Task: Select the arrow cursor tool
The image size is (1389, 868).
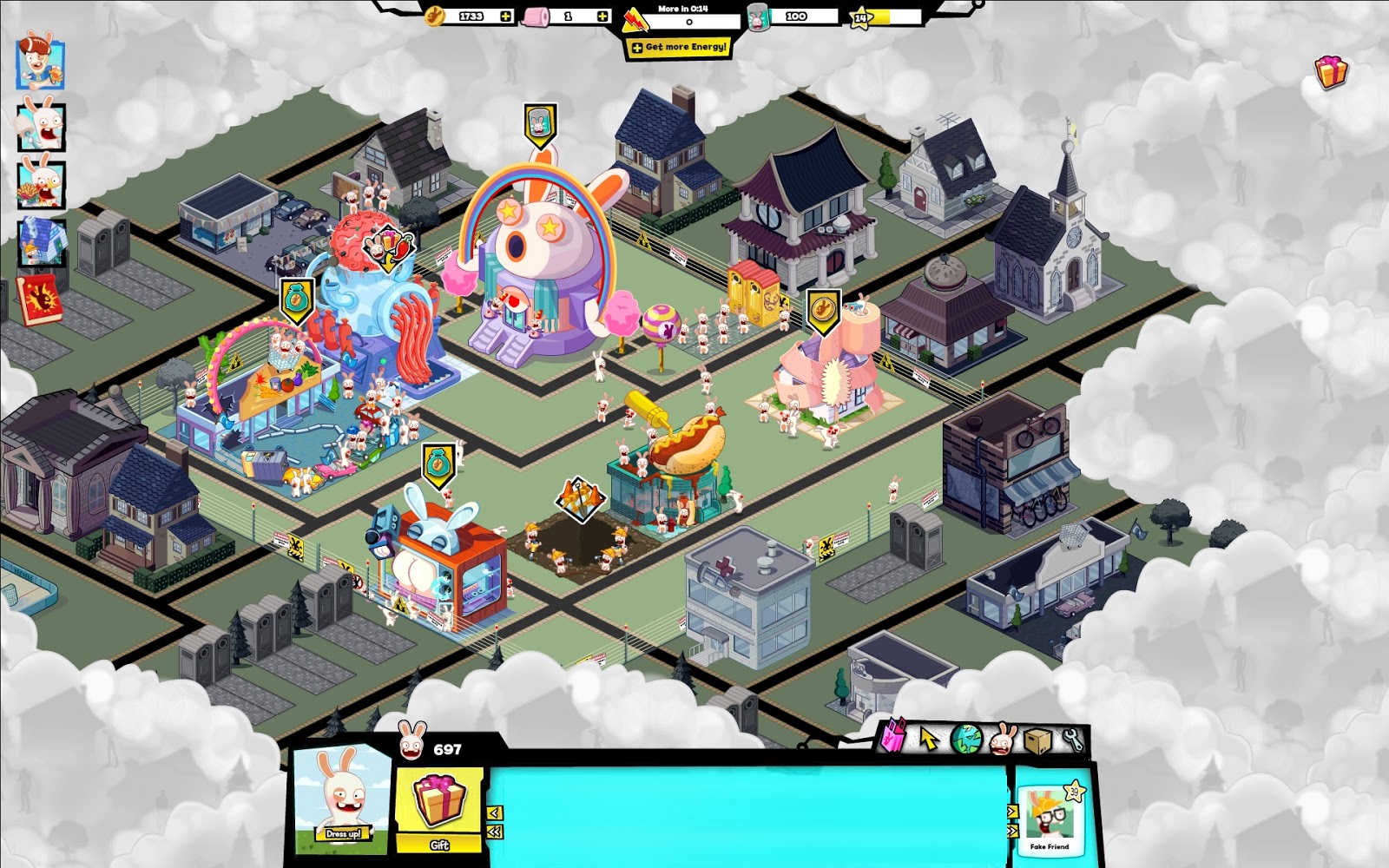Action: 928,738
